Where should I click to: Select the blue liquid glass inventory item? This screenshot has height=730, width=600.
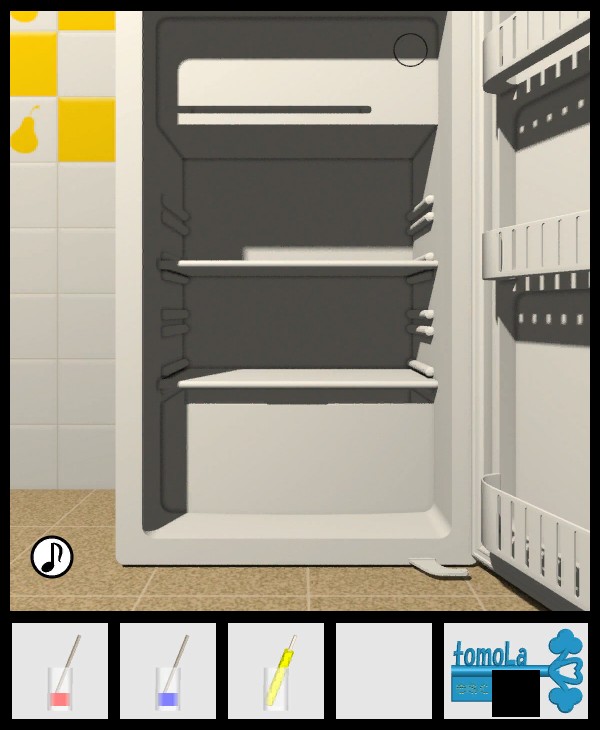coord(168,671)
